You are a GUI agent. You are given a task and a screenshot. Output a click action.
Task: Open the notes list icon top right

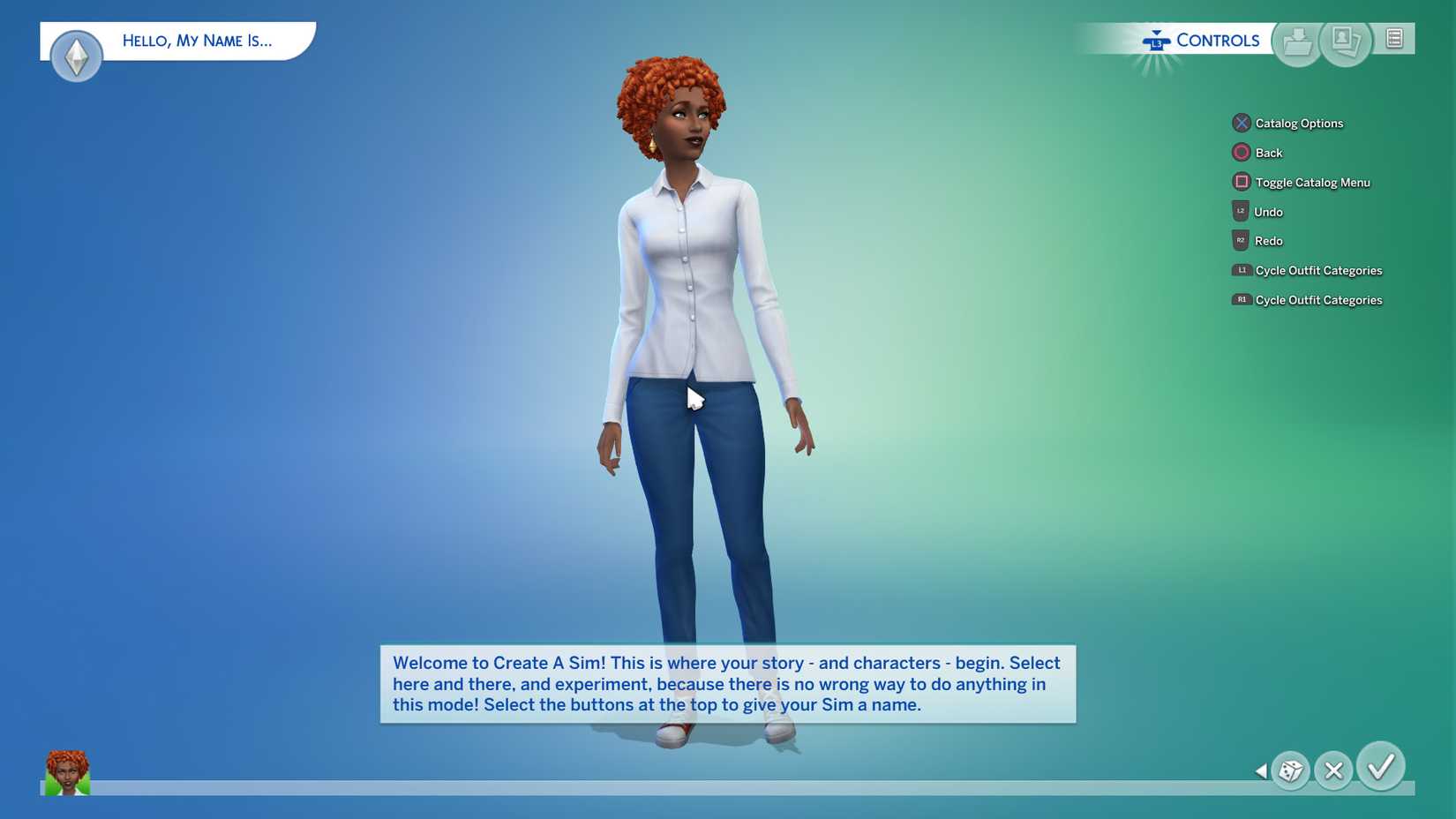1393,39
